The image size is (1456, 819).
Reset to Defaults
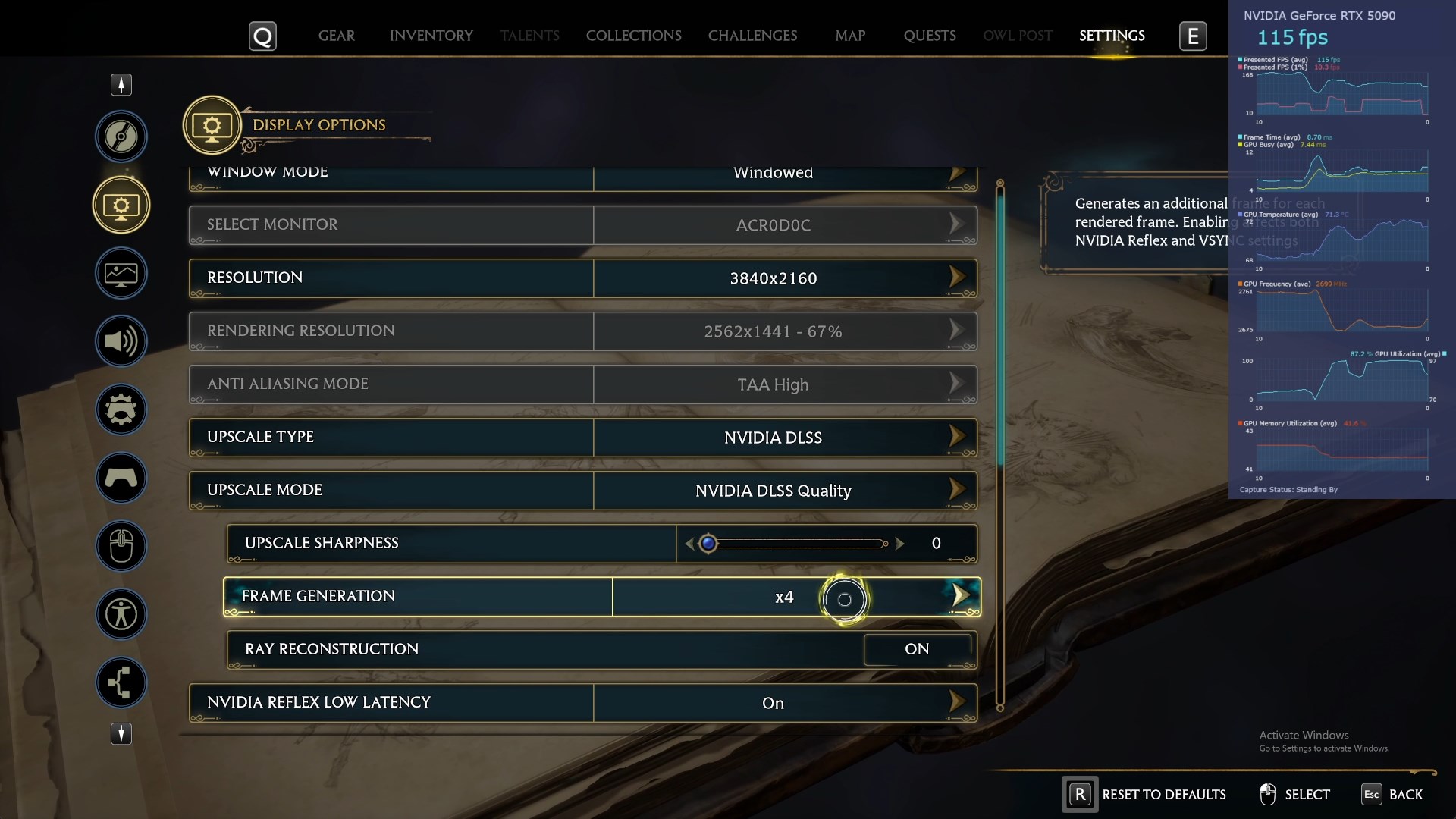coord(1145,794)
